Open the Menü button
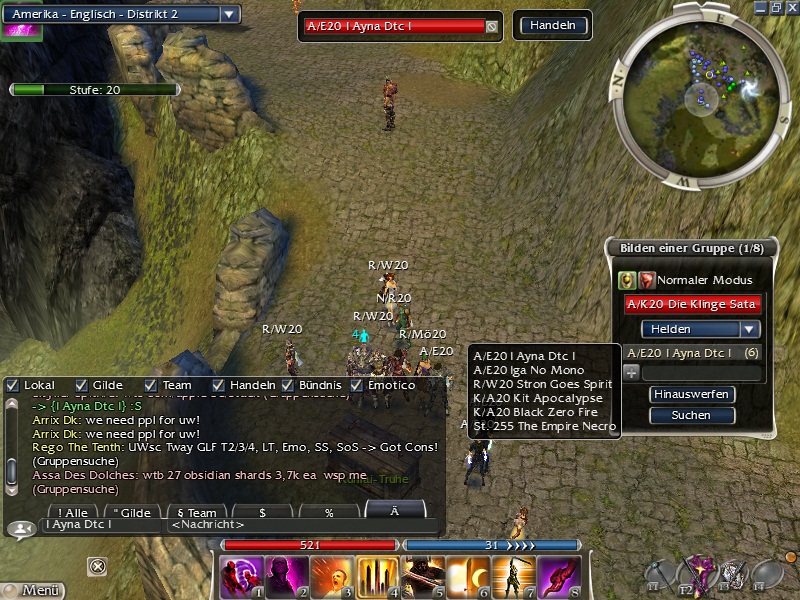 [32, 590]
